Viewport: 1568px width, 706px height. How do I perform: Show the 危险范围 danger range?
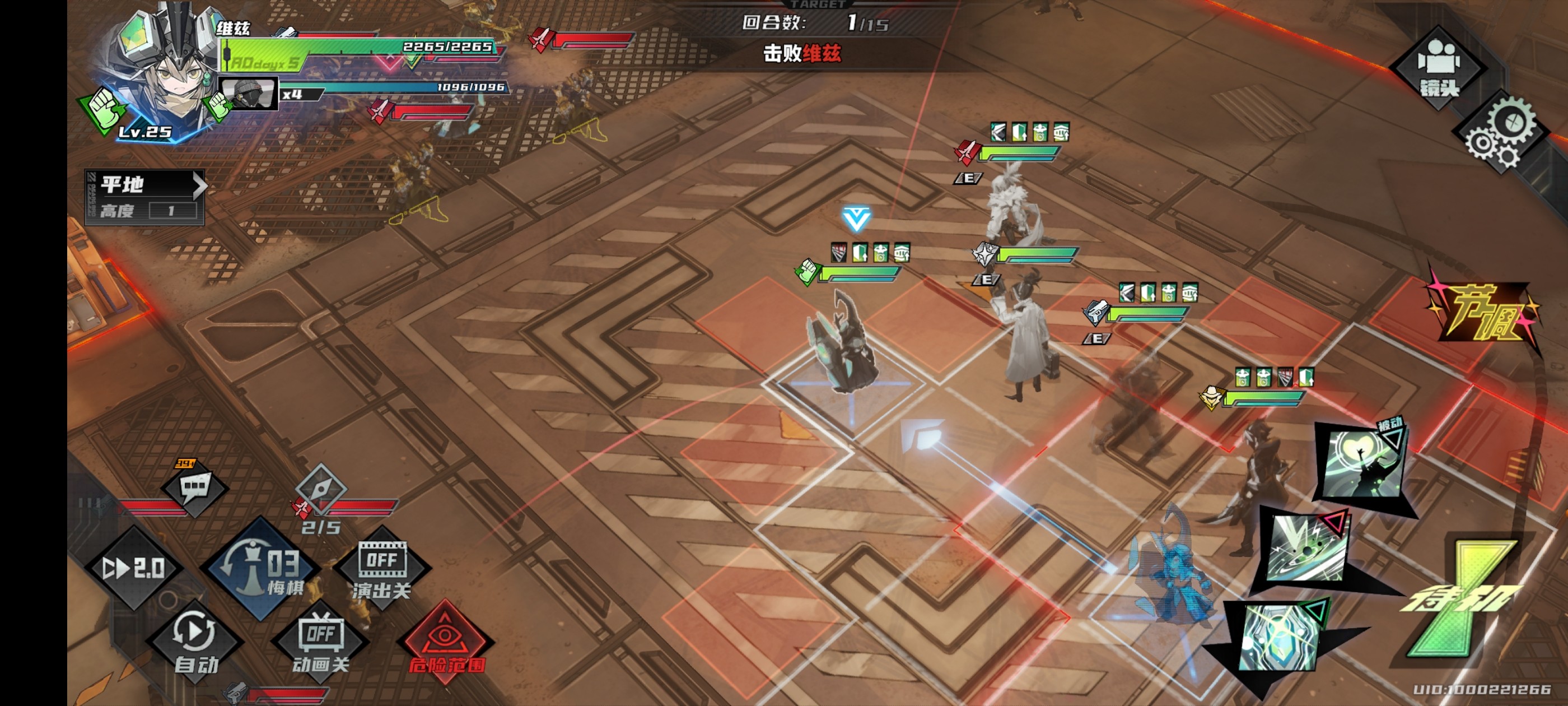click(446, 643)
